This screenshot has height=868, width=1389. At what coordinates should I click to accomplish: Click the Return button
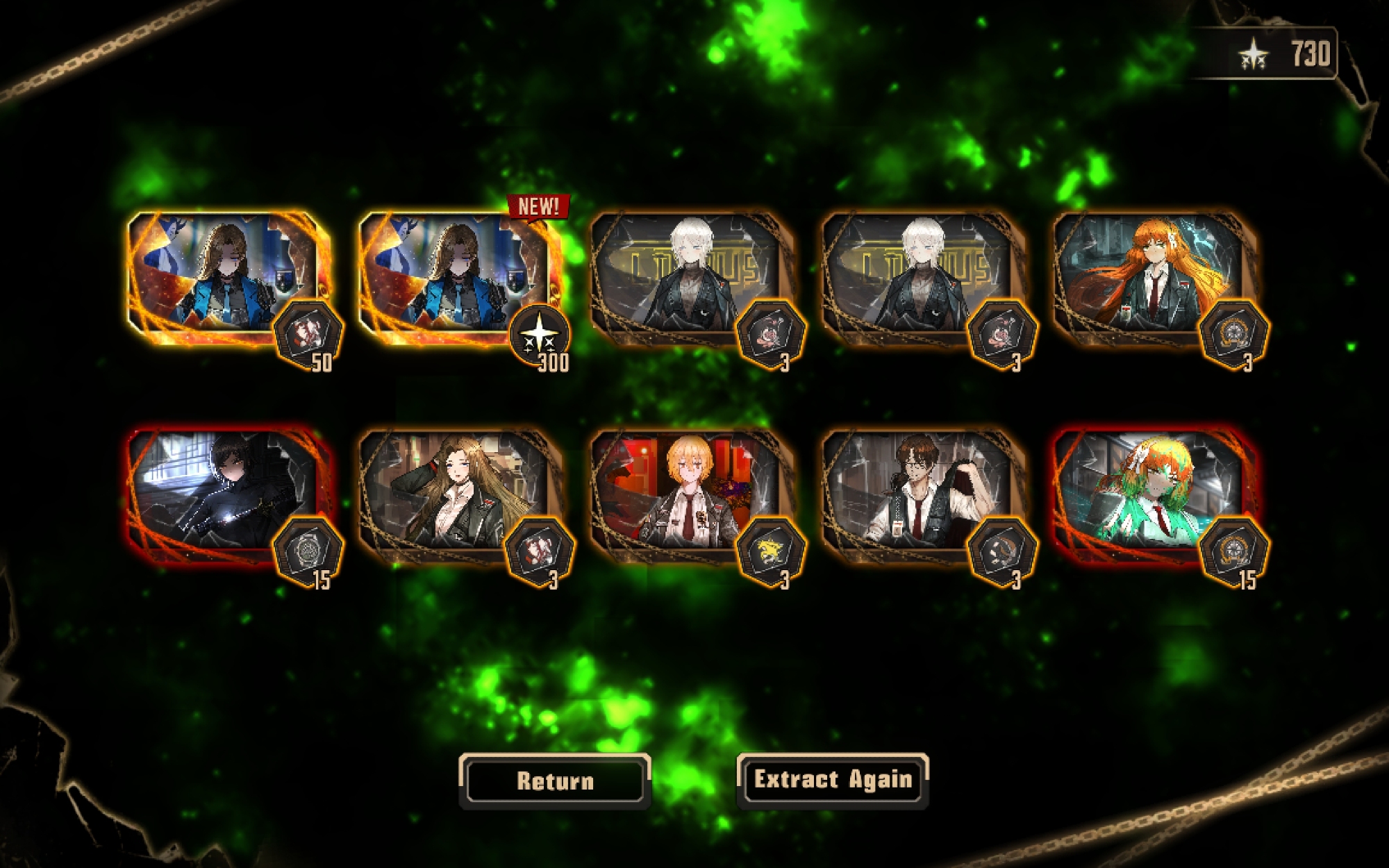point(555,781)
